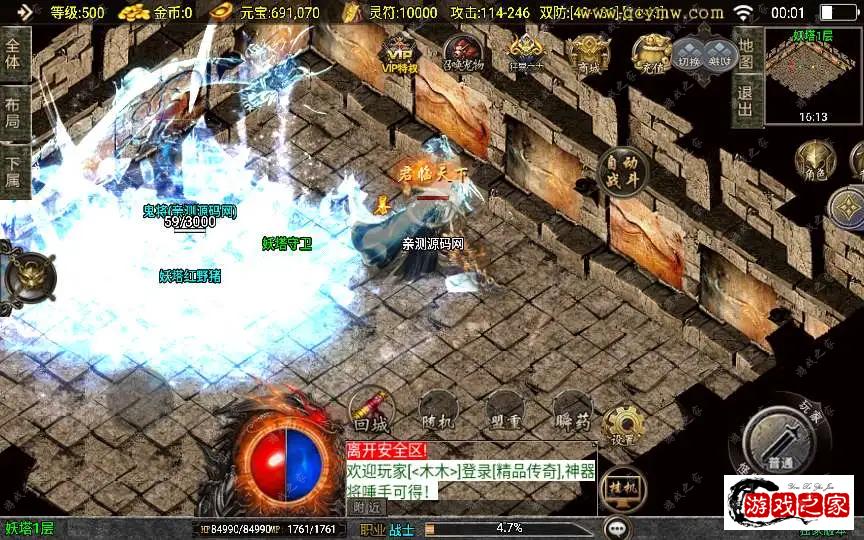The height and width of the screenshot is (540, 864).
Task: Toggle 自动战斗 auto battle
Action: pos(622,171)
